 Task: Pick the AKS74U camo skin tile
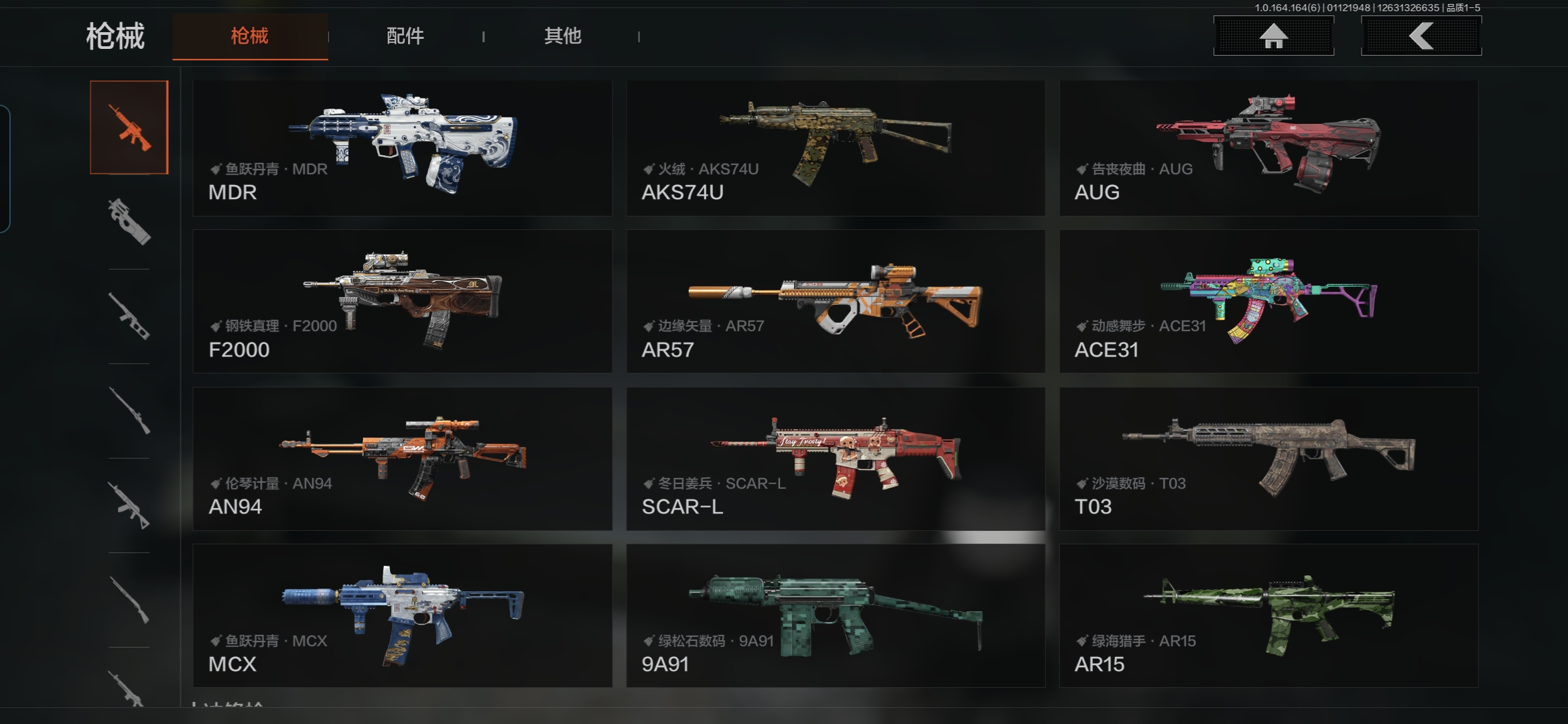(x=836, y=148)
